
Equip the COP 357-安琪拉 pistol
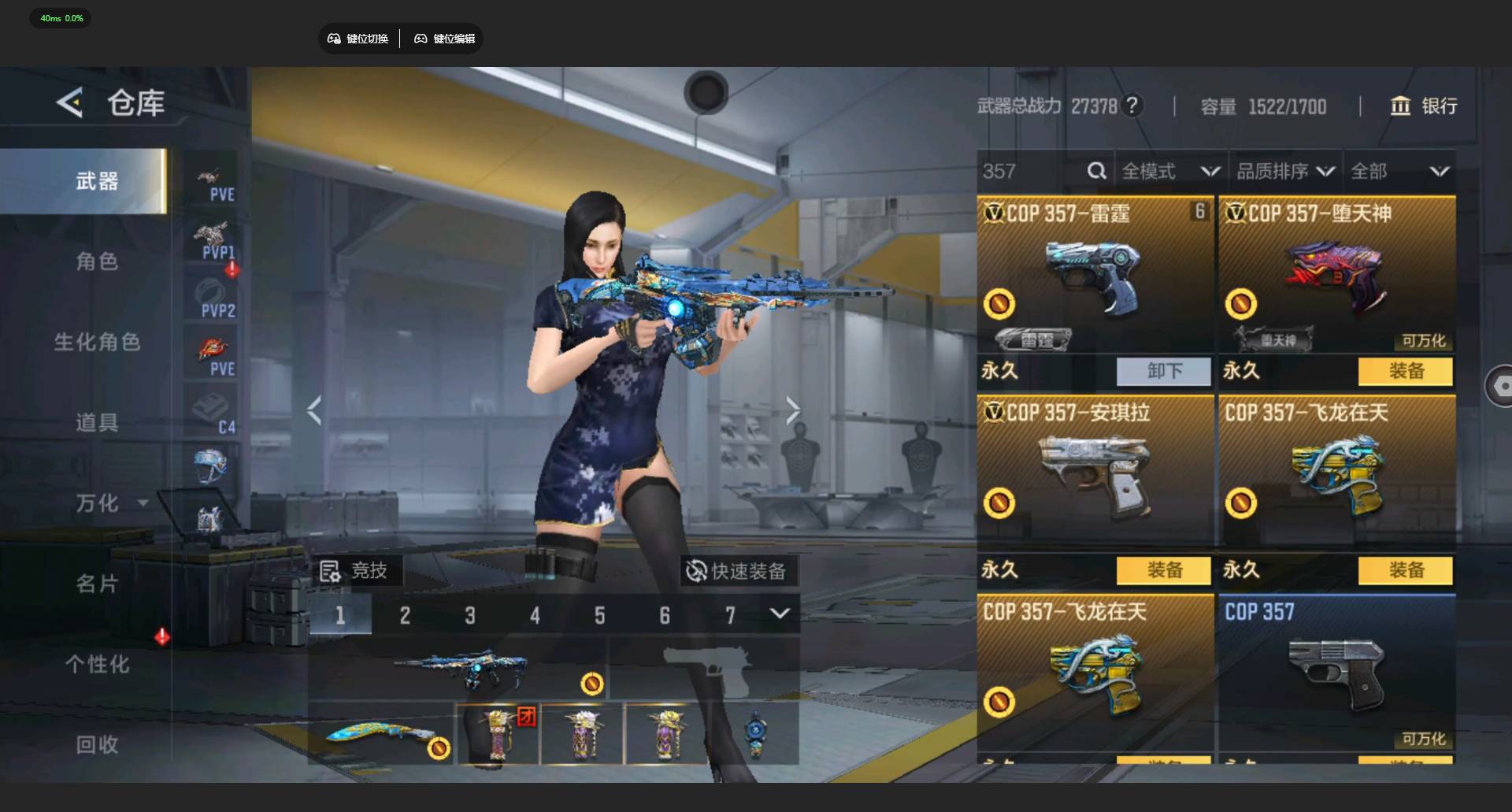tap(1163, 570)
